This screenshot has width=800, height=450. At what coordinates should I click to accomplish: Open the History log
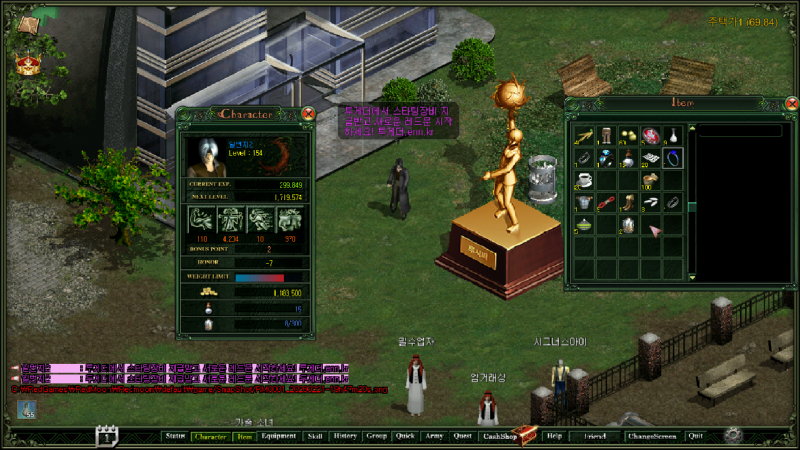pyautogui.click(x=345, y=436)
